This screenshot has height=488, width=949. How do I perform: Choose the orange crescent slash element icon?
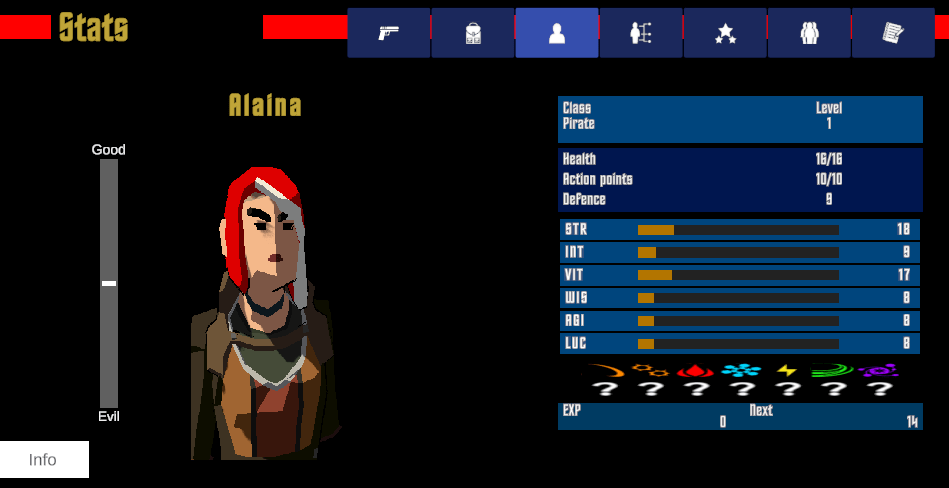tap(604, 370)
